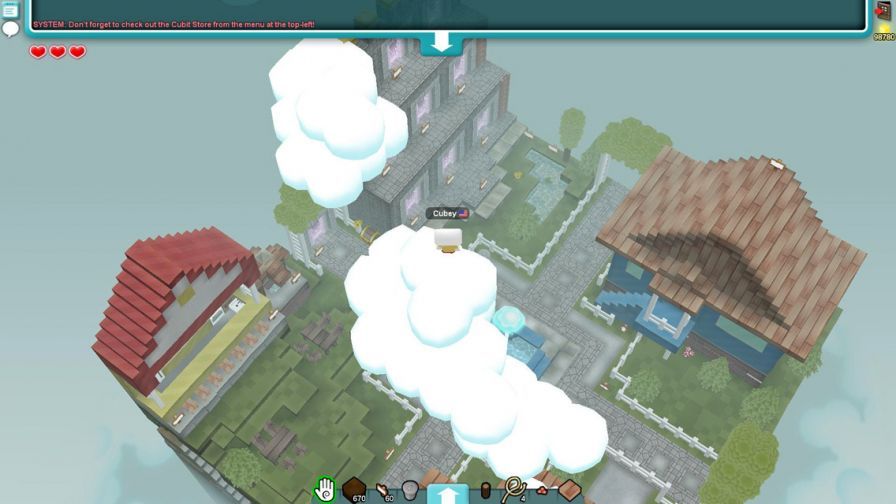The width and height of the screenshot is (896, 504).
Task: Select the hand tool in the hotbar
Action: pos(324,490)
